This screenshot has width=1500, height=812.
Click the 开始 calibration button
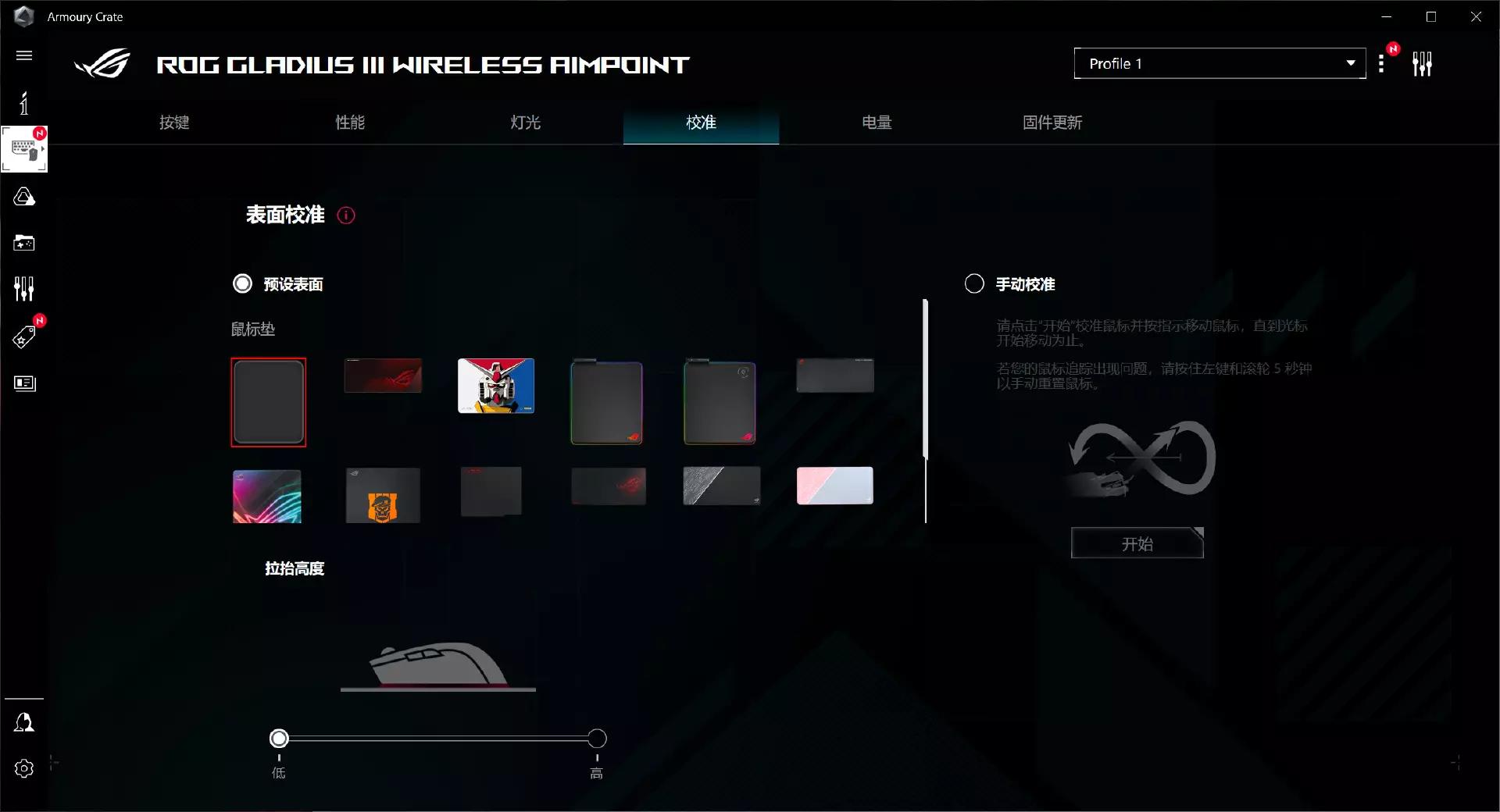click(x=1136, y=543)
